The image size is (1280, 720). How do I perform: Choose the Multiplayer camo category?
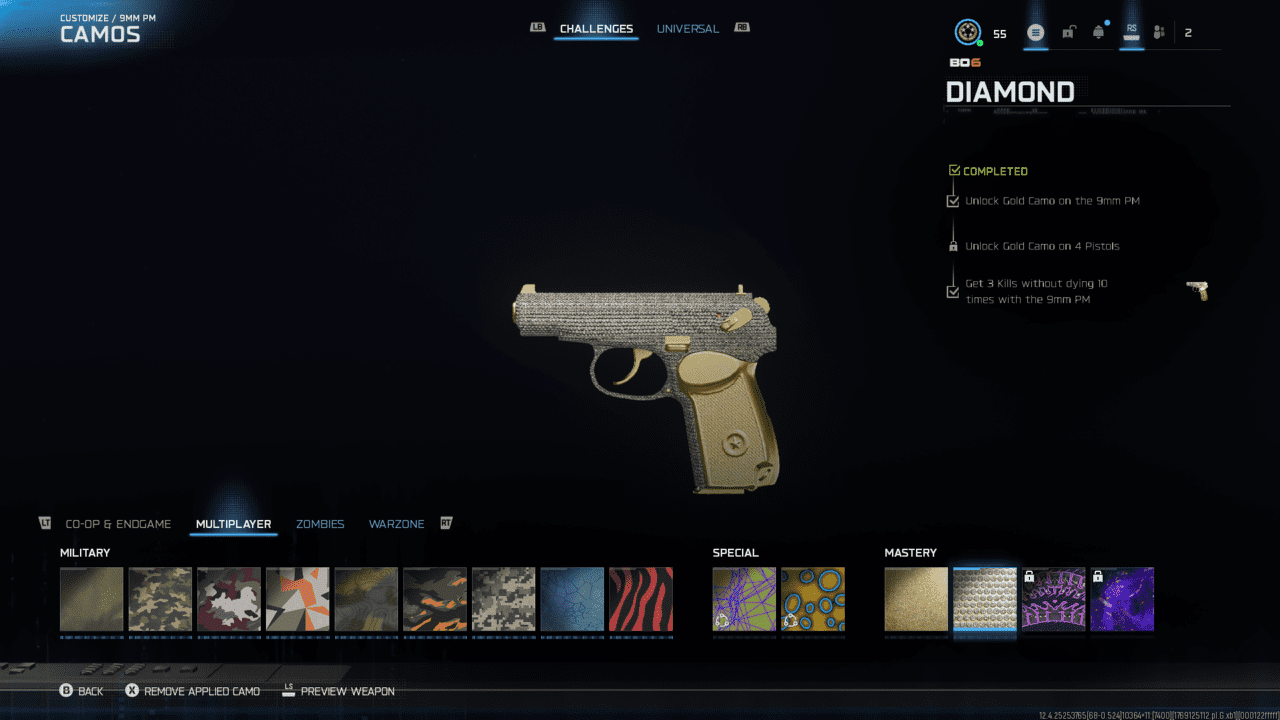[x=233, y=524]
